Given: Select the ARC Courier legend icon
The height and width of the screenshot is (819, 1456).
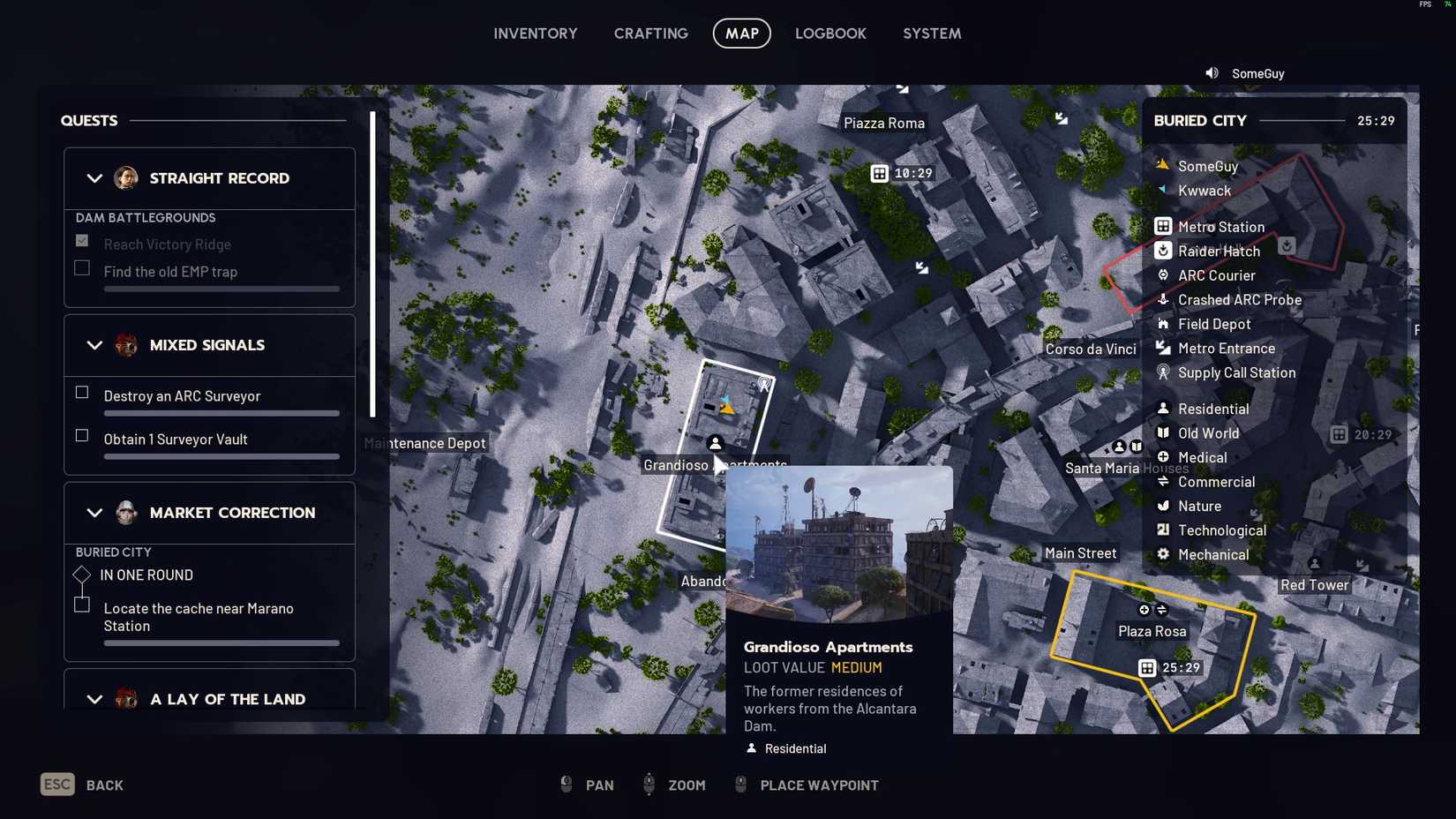Looking at the screenshot, I should [x=1161, y=275].
